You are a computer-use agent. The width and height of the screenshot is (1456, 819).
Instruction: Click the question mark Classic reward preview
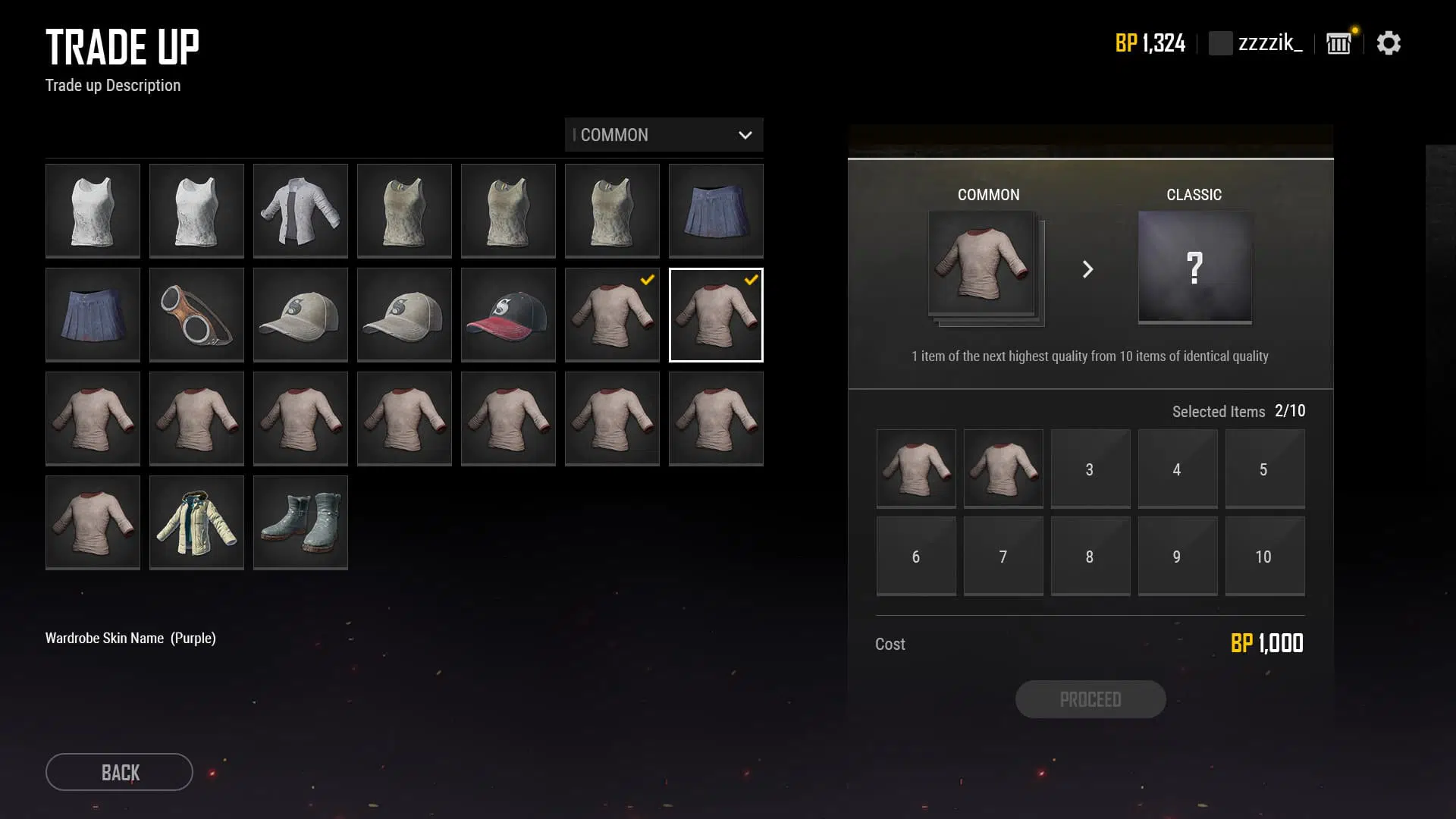[1194, 268]
